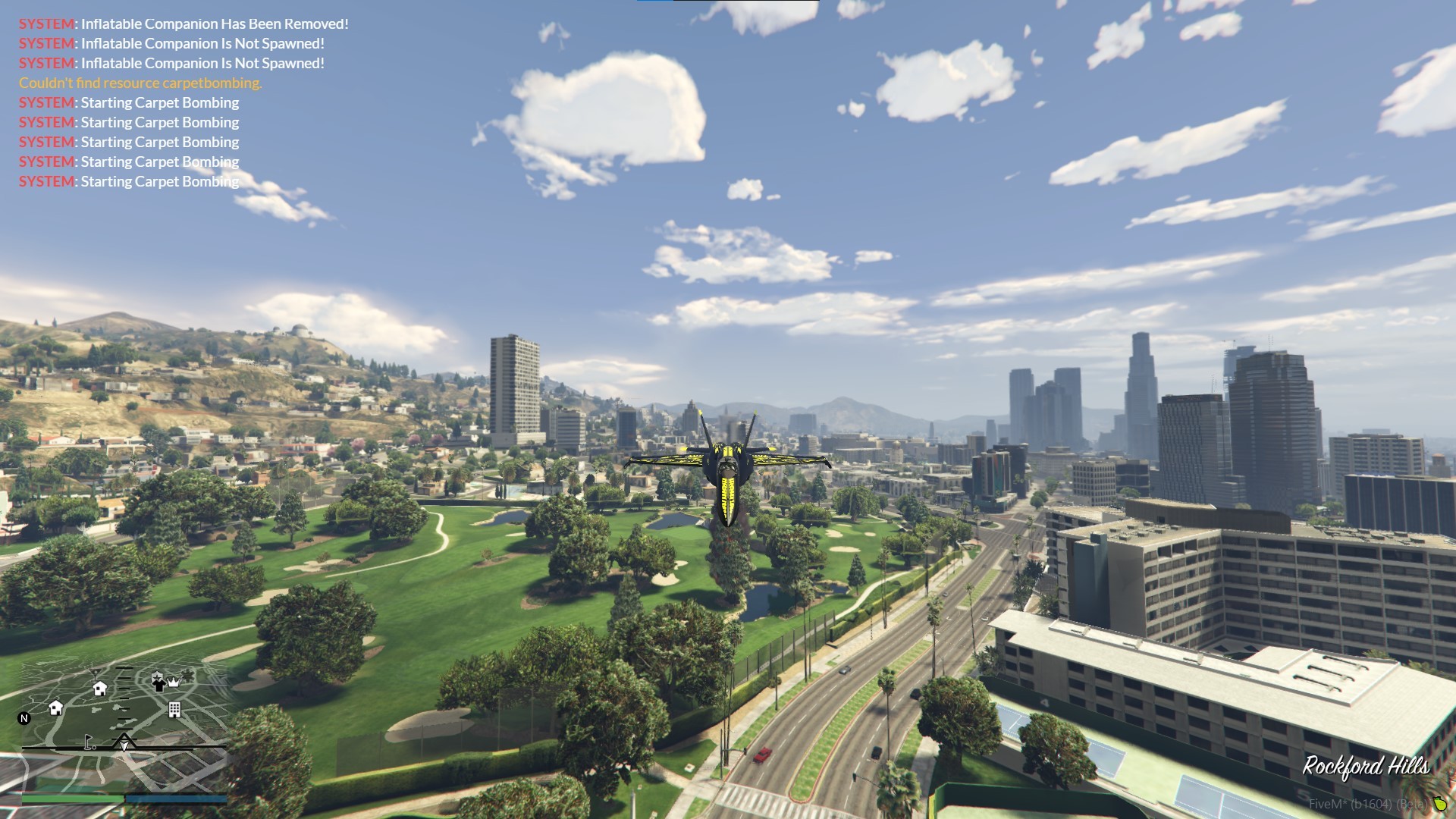Click the North 'N' indicator on minimap
Image resolution: width=1456 pixels, height=819 pixels.
tap(24, 718)
